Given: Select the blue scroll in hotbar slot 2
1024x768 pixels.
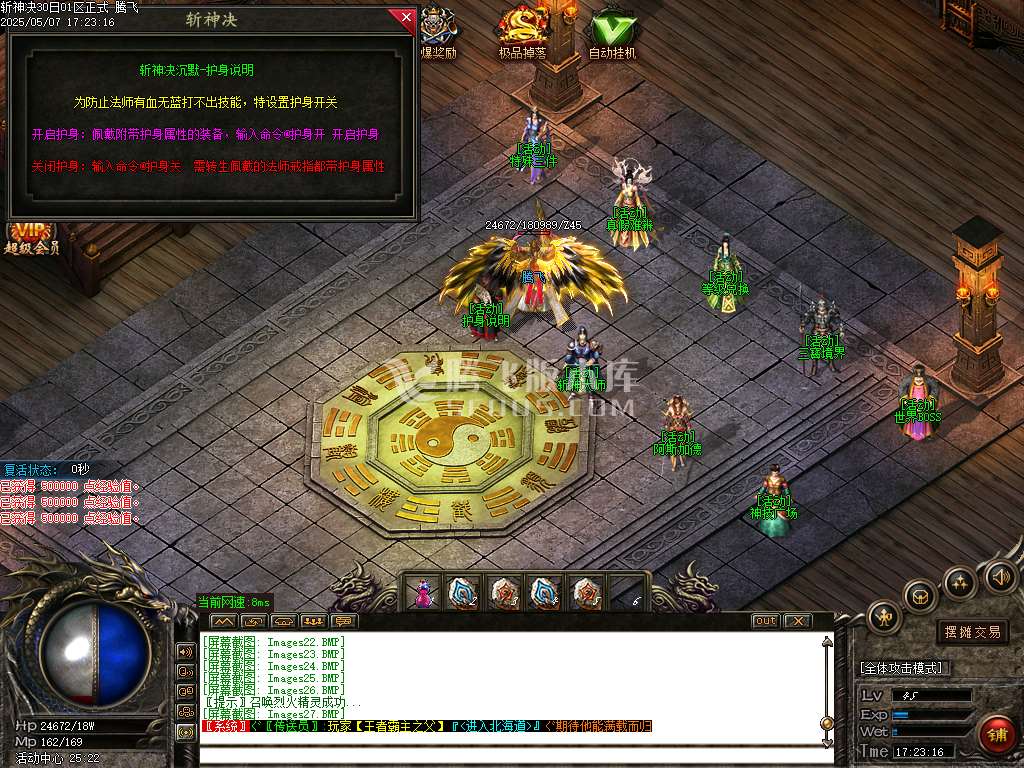Looking at the screenshot, I should tap(463, 594).
